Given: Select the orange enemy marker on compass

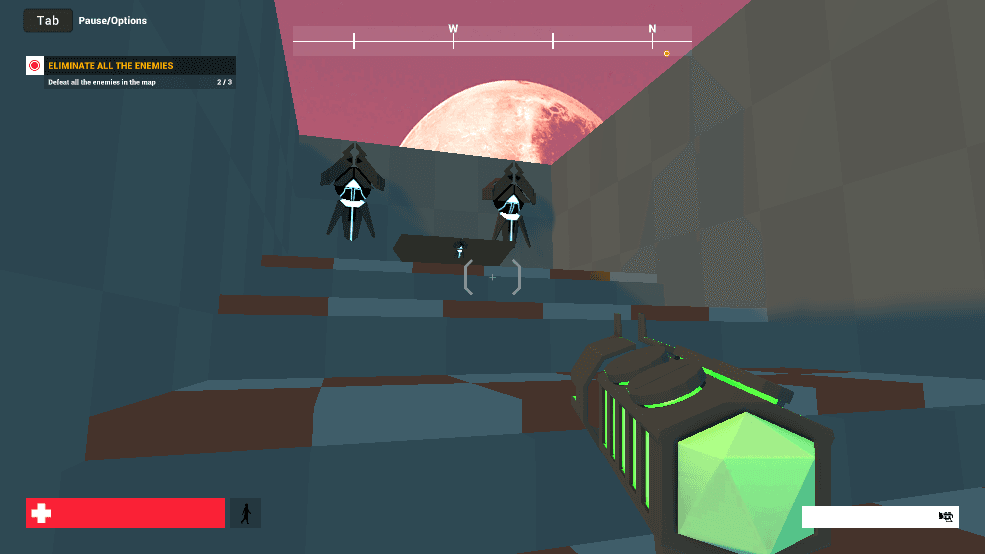Looking at the screenshot, I should pyautogui.click(x=667, y=53).
